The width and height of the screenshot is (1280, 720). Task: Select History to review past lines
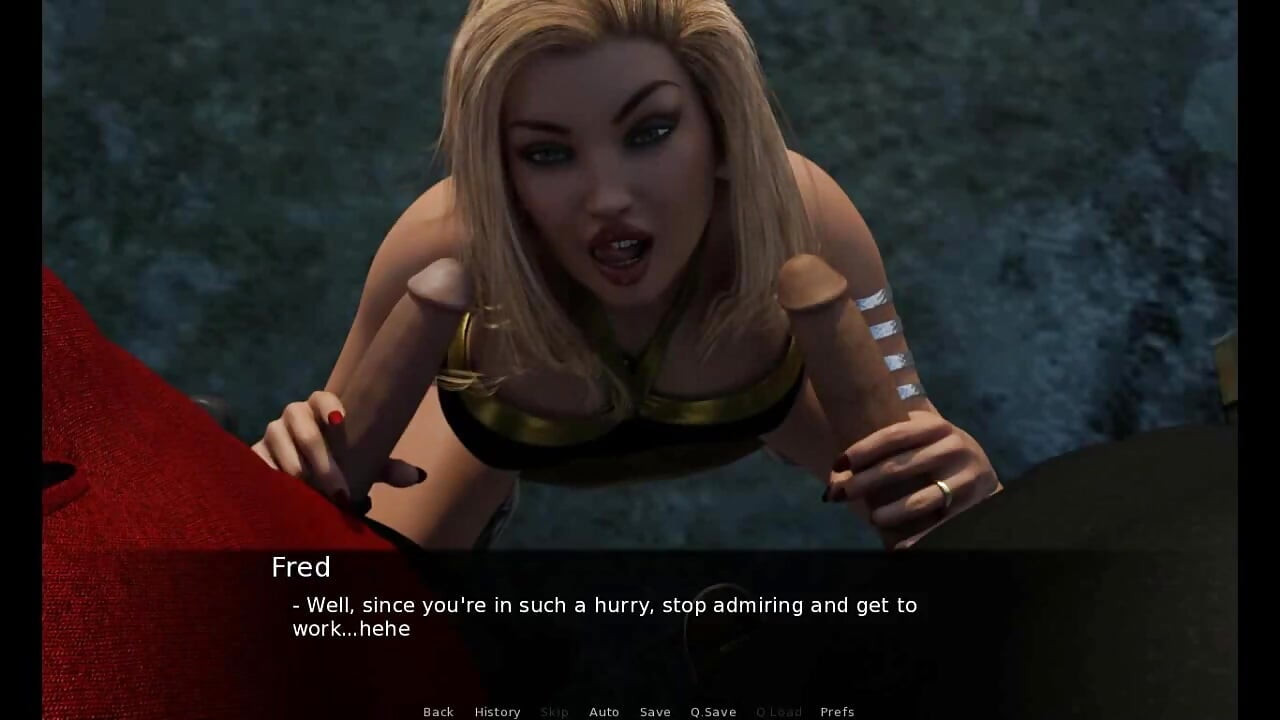pos(497,711)
